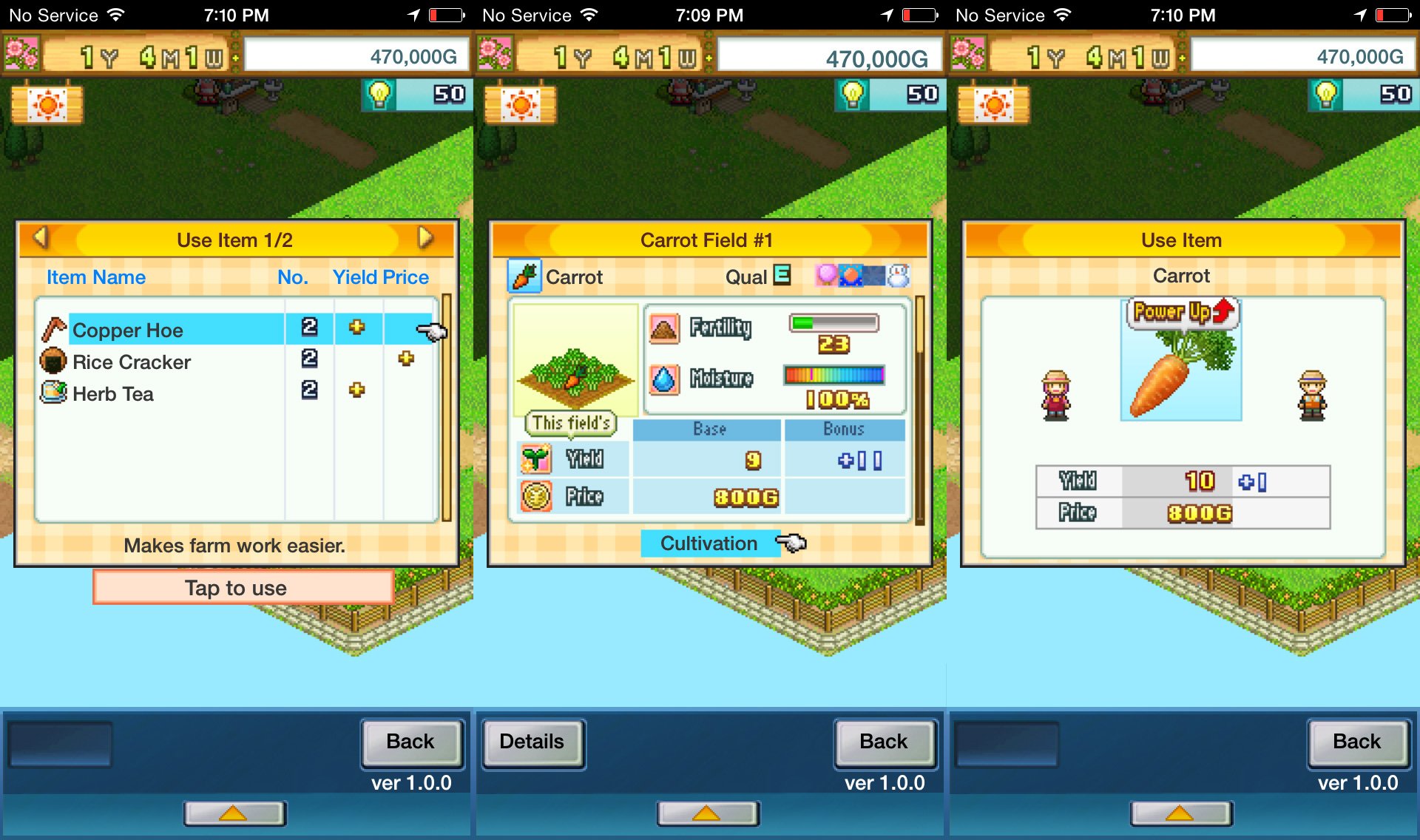The height and width of the screenshot is (840, 1420).
Task: Click the Moisture 100% gauge bar
Action: [833, 376]
